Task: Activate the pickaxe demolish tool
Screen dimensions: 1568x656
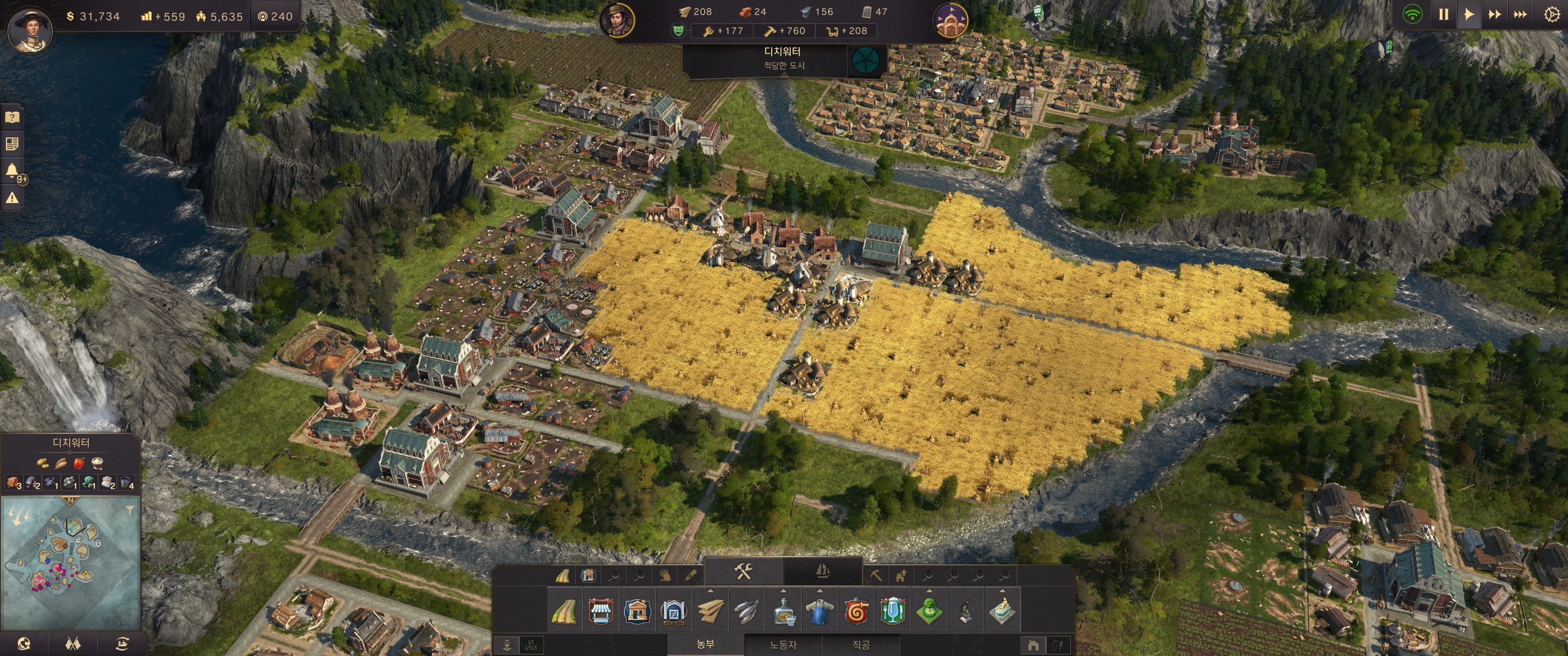Action: coord(875,575)
